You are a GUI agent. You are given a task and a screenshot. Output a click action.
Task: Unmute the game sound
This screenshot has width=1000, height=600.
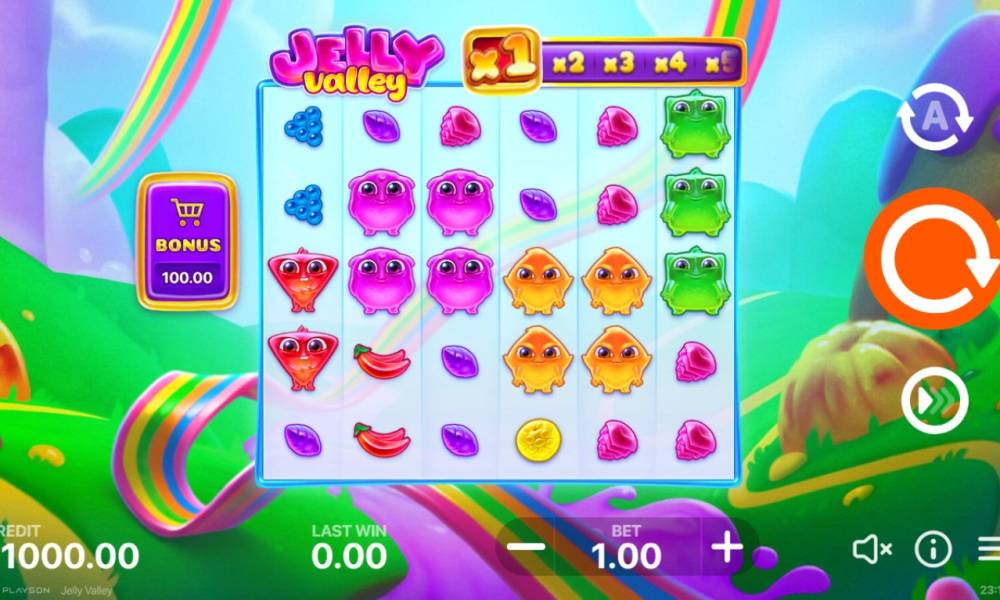click(872, 548)
